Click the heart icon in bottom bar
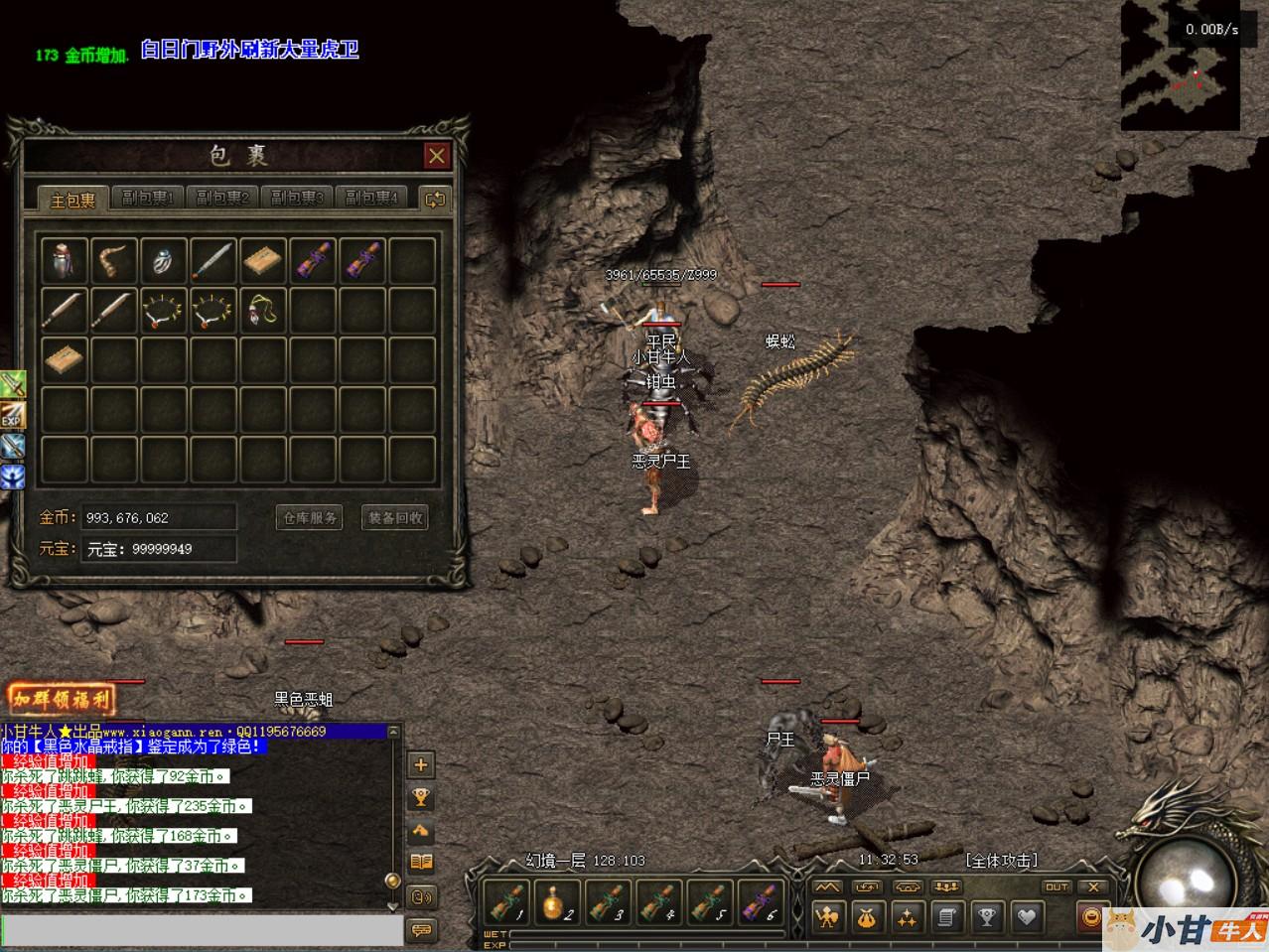Image resolution: width=1269 pixels, height=952 pixels. click(1026, 918)
